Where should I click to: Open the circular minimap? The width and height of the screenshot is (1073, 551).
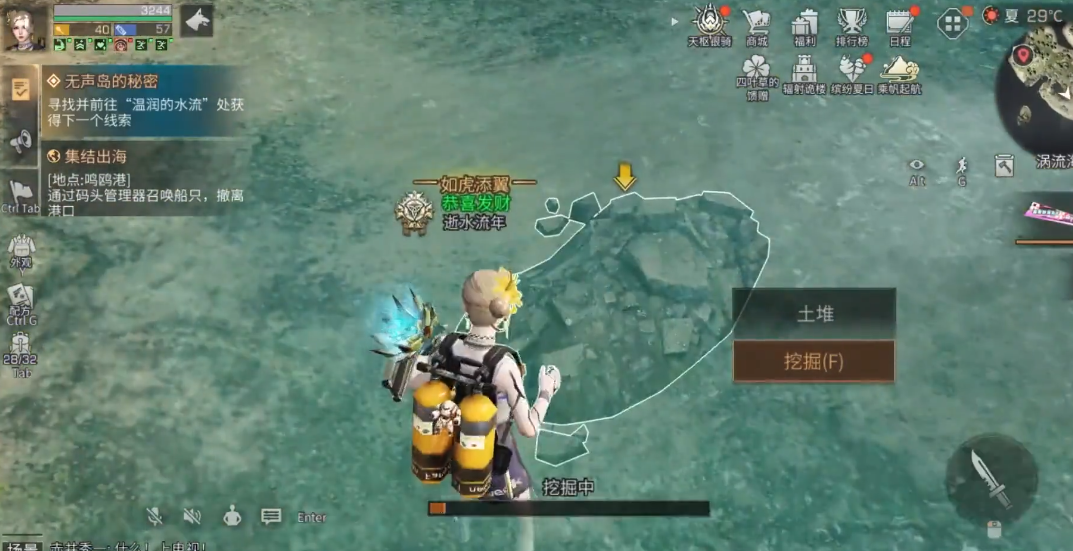[1042, 85]
